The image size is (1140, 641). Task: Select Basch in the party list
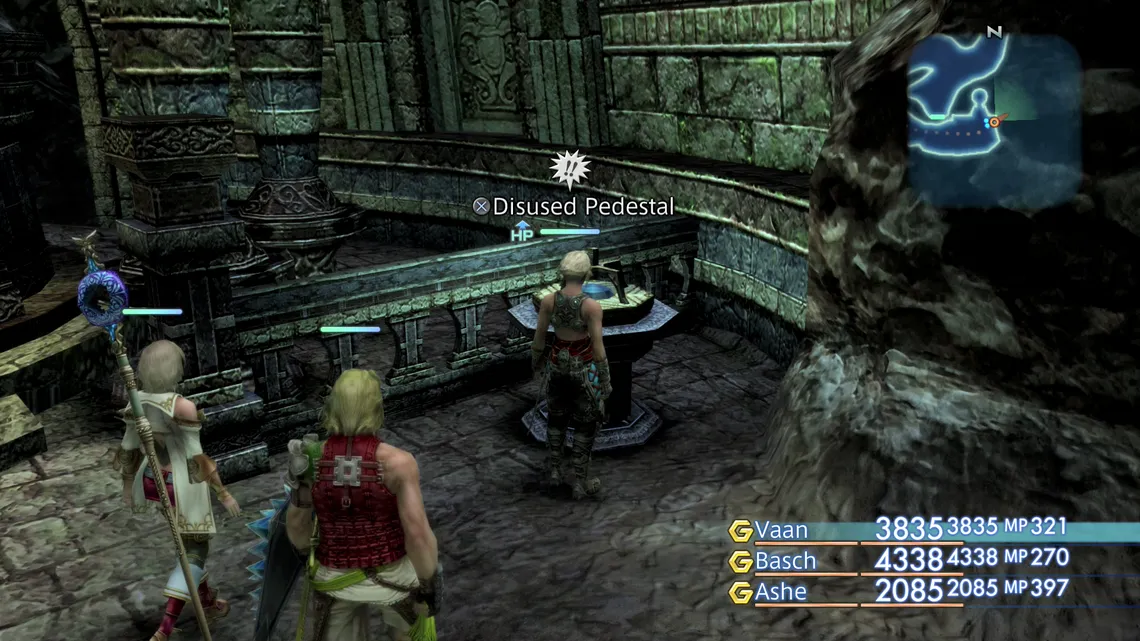coord(785,561)
